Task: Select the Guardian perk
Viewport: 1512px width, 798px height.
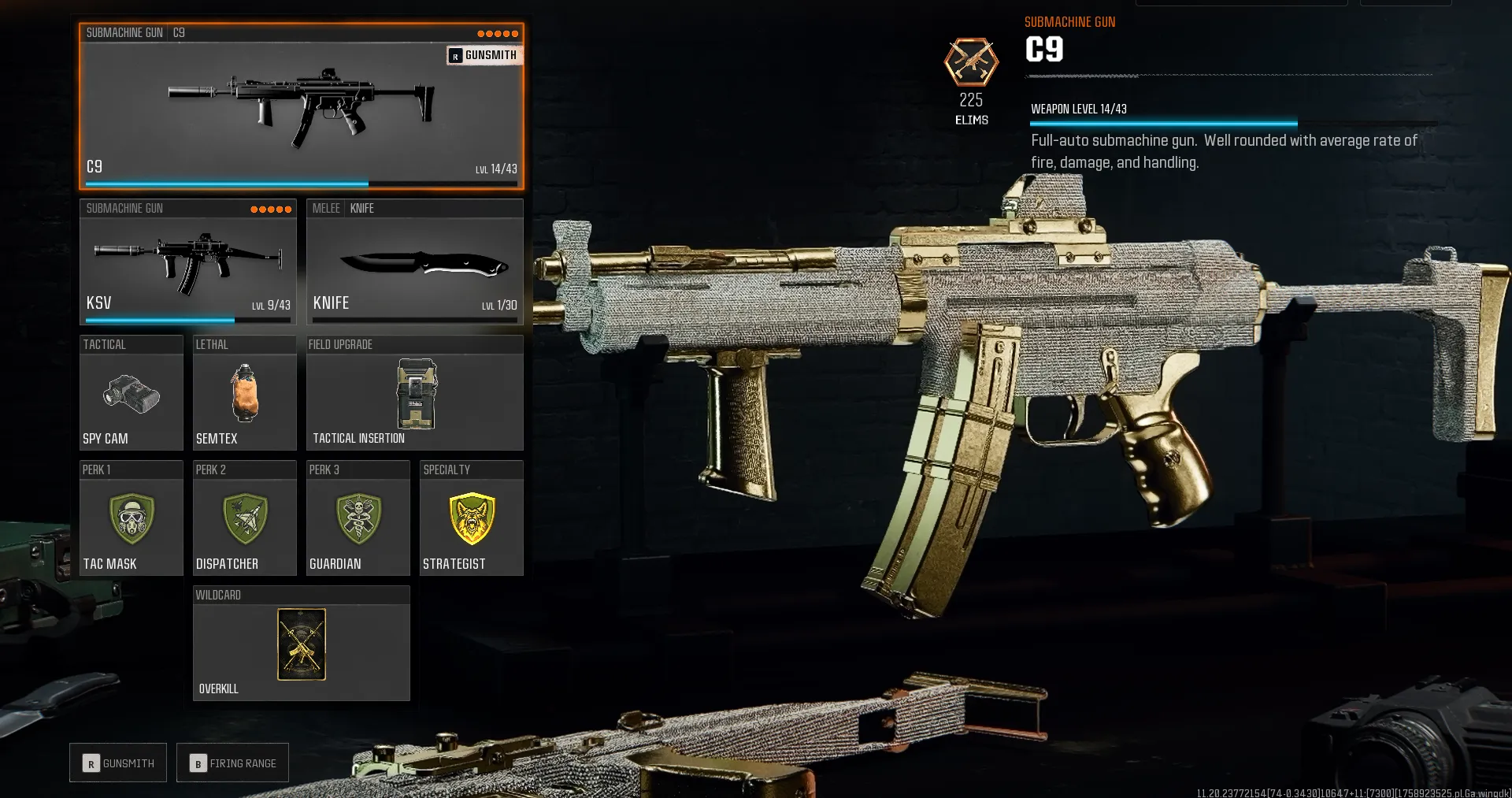Action: click(x=358, y=520)
